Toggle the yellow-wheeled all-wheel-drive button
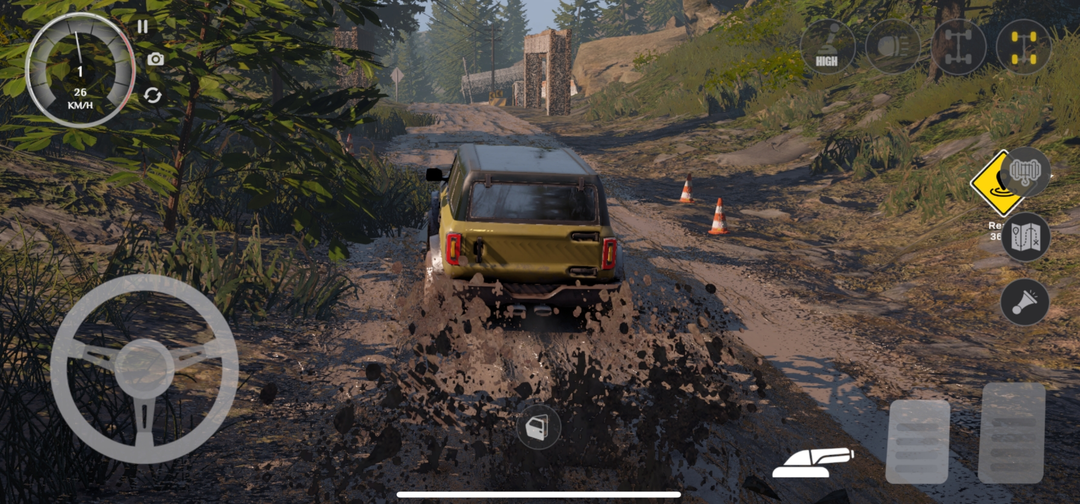This screenshot has width=1080, height=504. click(x=1023, y=46)
